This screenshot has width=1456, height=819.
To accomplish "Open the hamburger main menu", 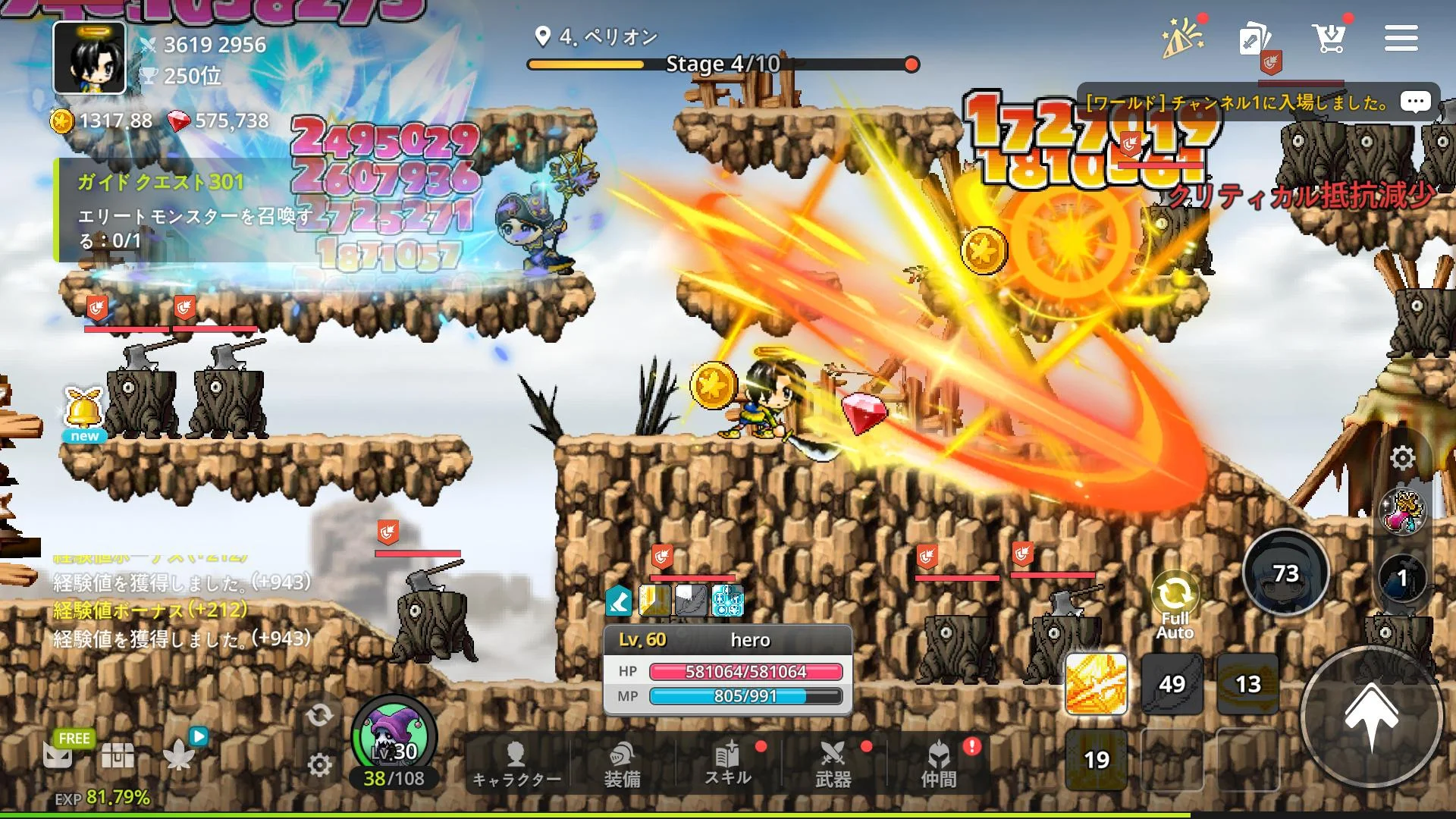I will (1401, 38).
